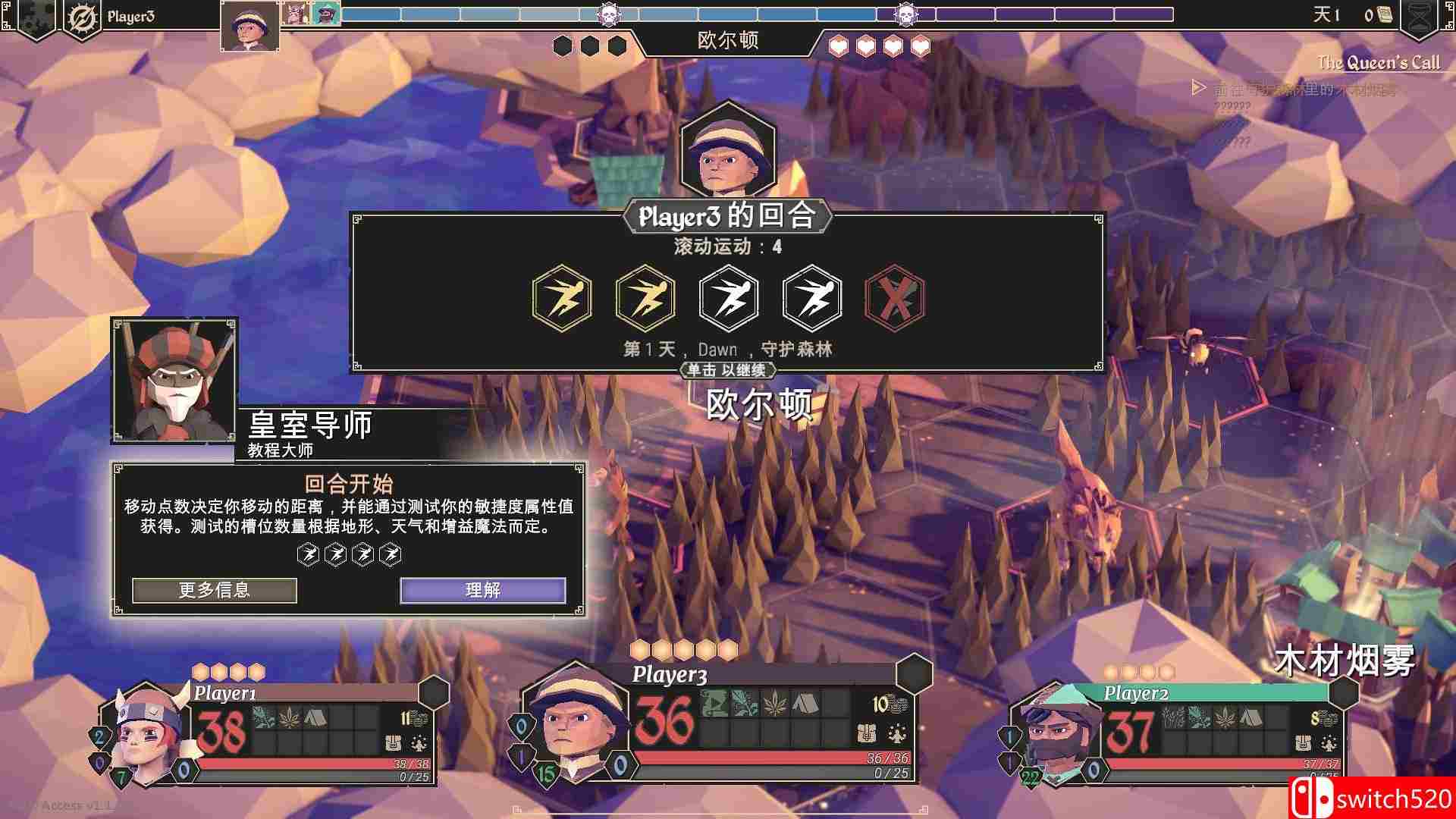Open the Player3 banner menu at top left
Screen dimensions: 1456x819
pyautogui.click(x=131, y=14)
